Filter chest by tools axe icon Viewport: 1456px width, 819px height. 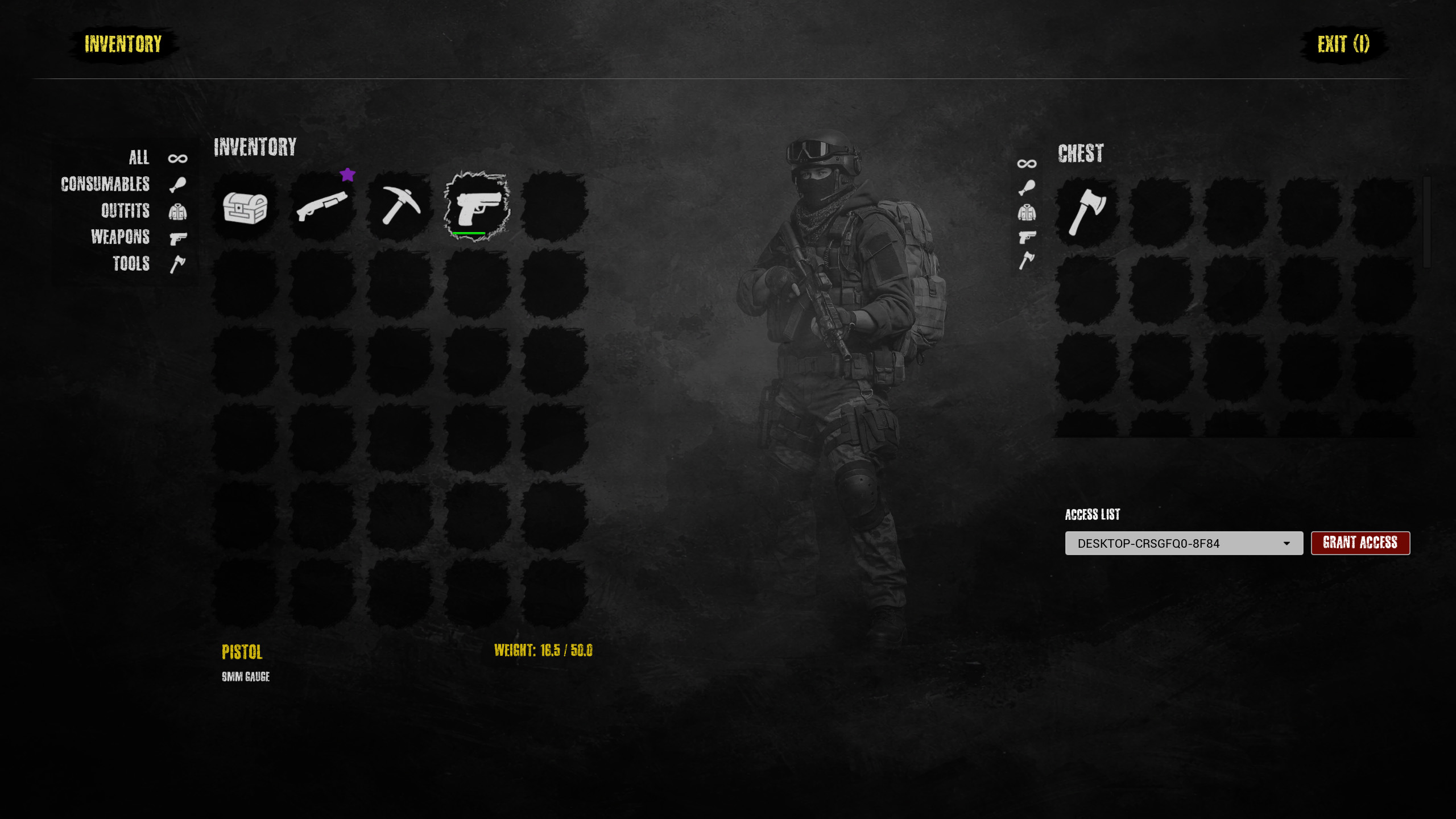point(1027,260)
